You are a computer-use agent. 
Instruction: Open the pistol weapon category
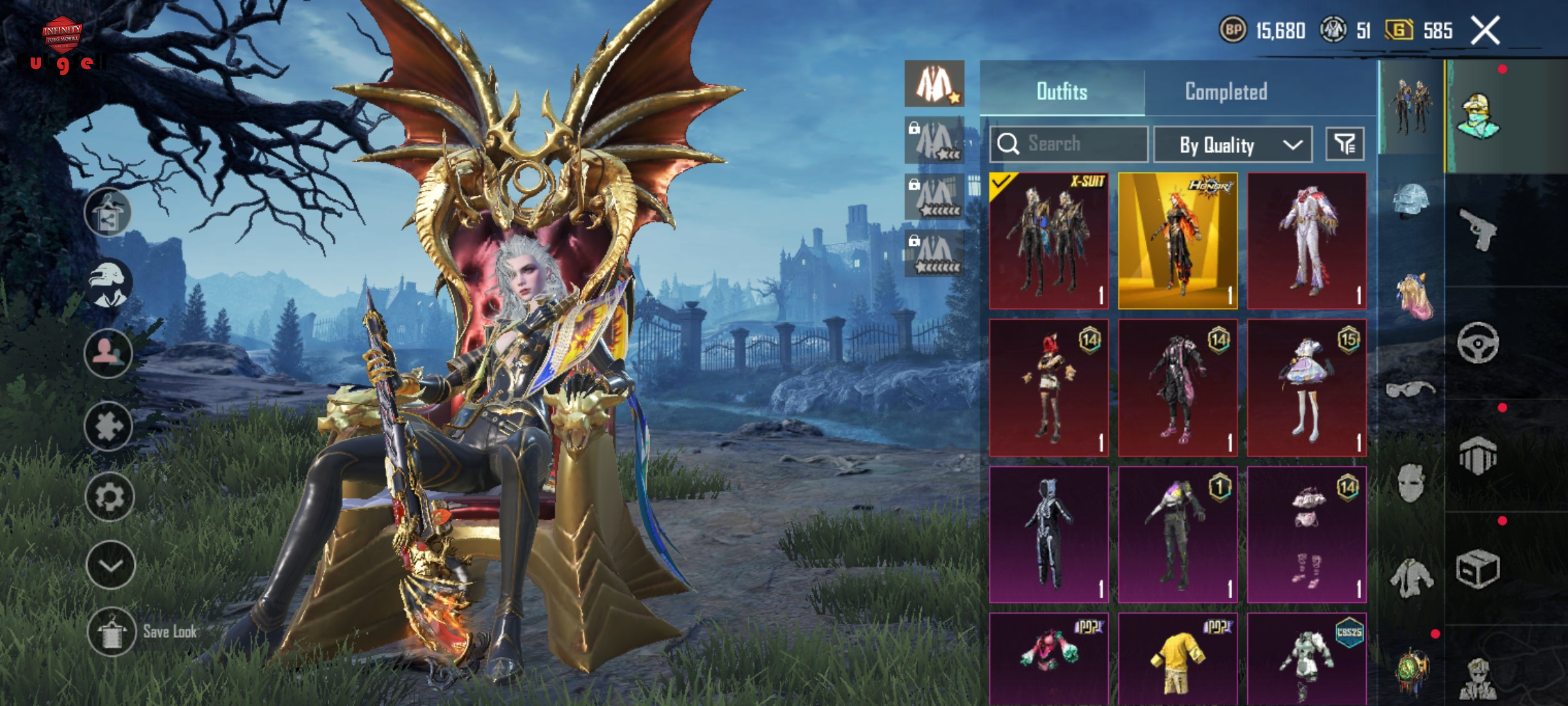(x=1478, y=229)
